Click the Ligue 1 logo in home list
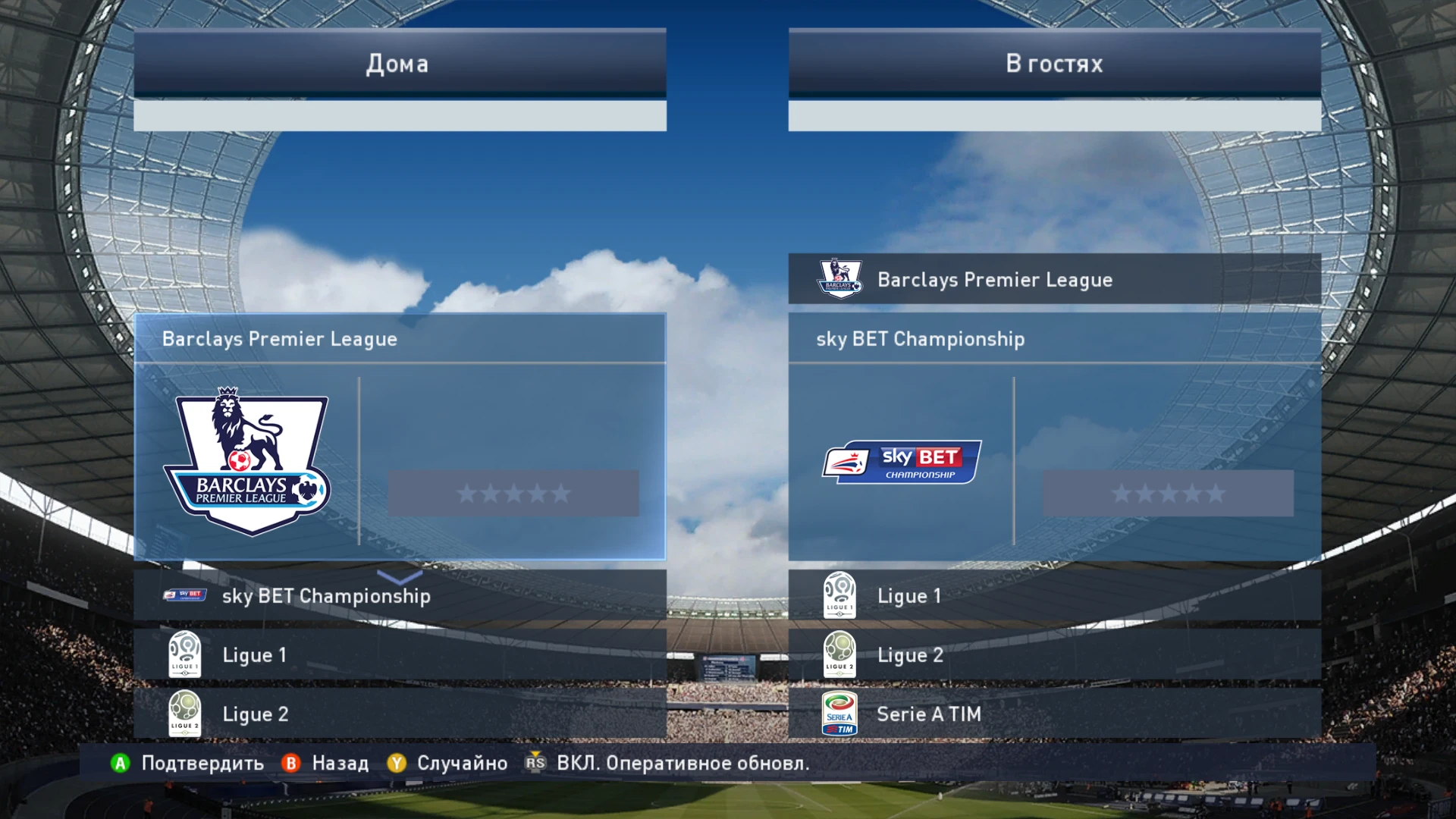The image size is (1456, 819). pos(186,654)
